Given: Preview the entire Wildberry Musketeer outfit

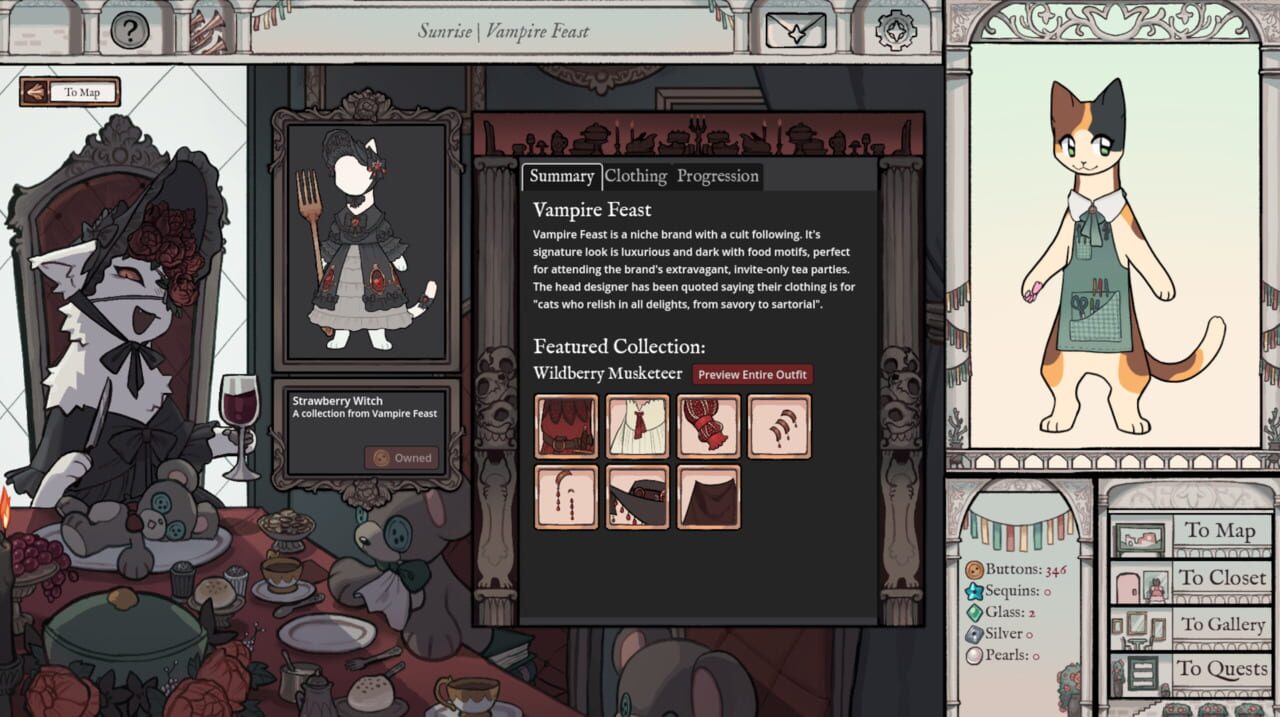Looking at the screenshot, I should click(753, 374).
